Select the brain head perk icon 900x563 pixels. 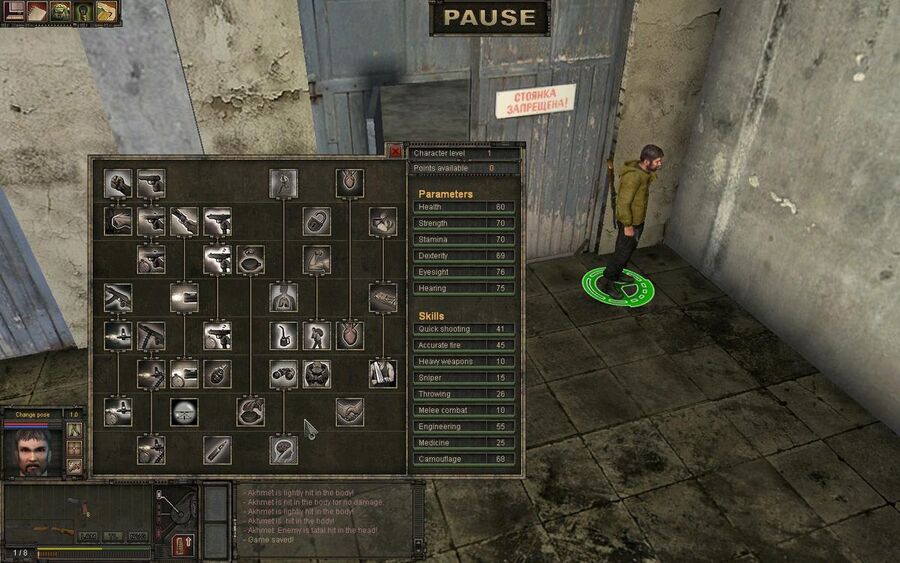pos(283,450)
